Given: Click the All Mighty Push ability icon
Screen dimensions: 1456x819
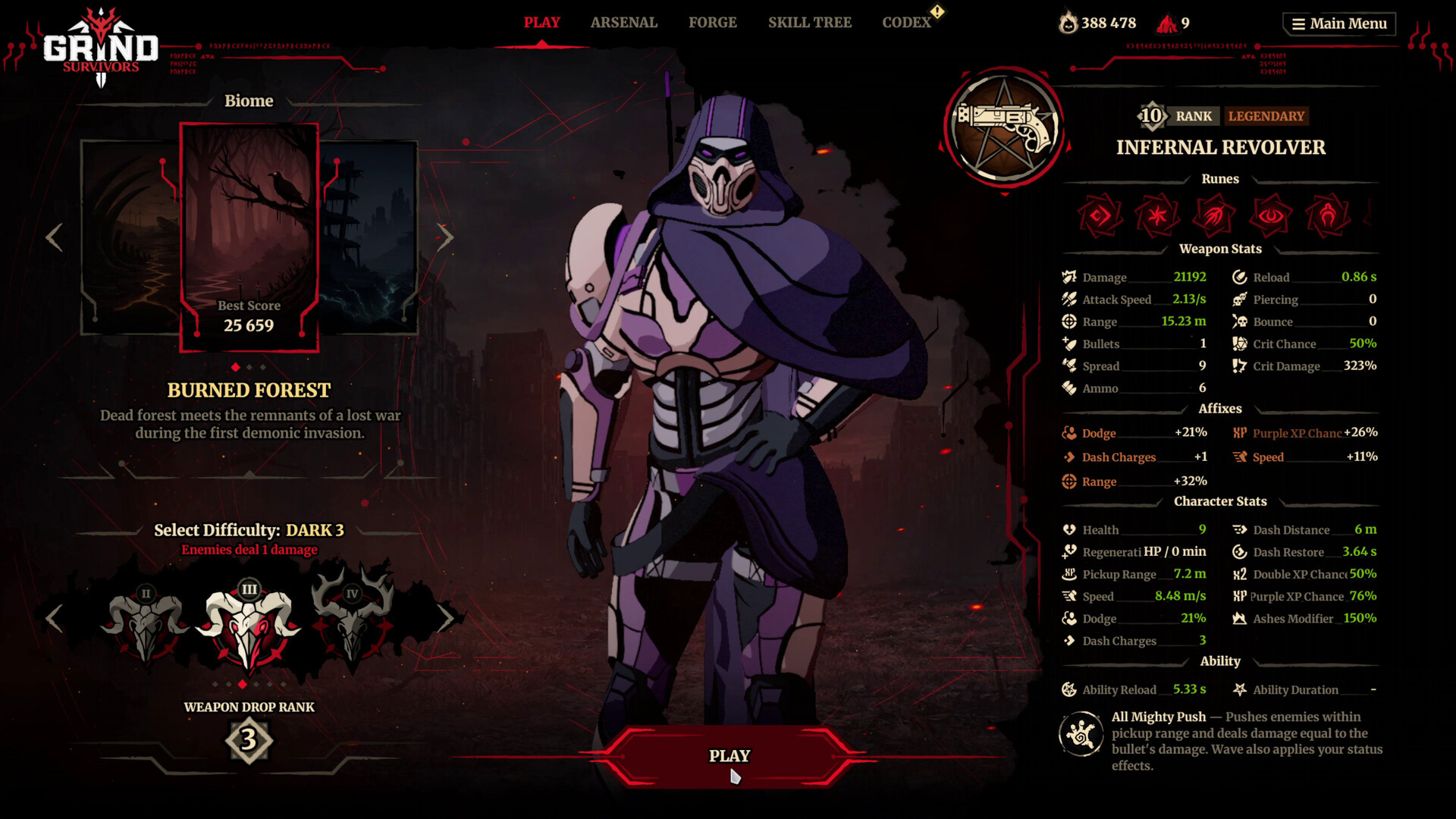Looking at the screenshot, I should 1080,734.
